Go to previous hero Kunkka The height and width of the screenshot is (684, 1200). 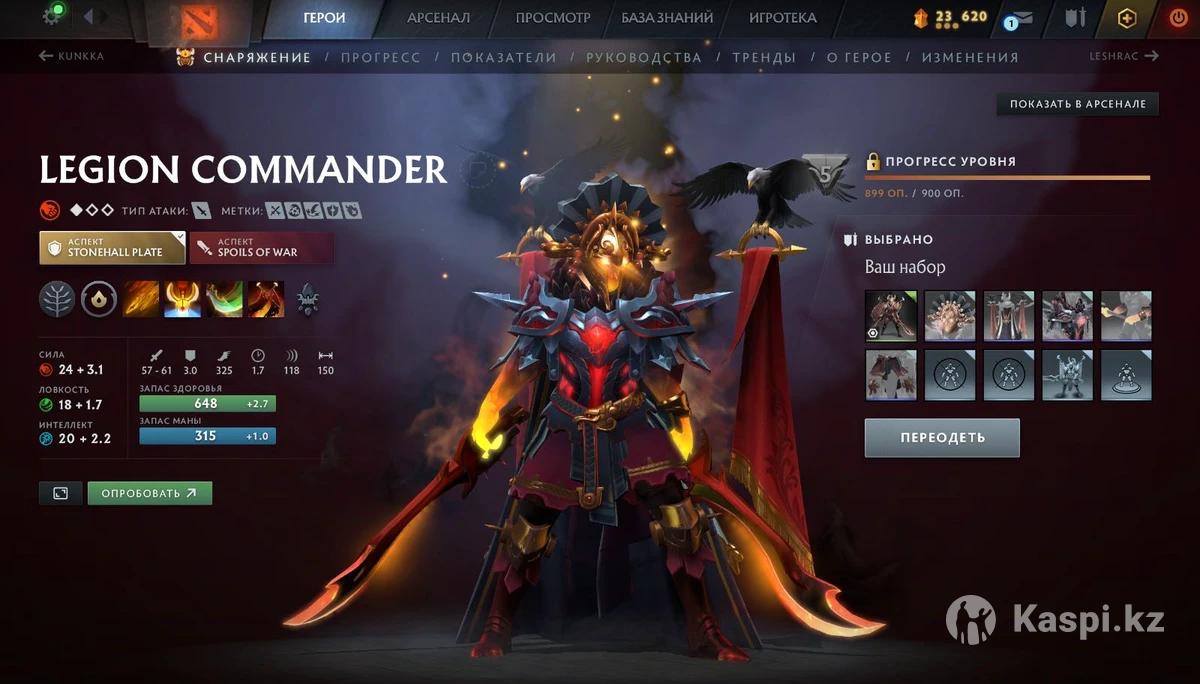71,56
